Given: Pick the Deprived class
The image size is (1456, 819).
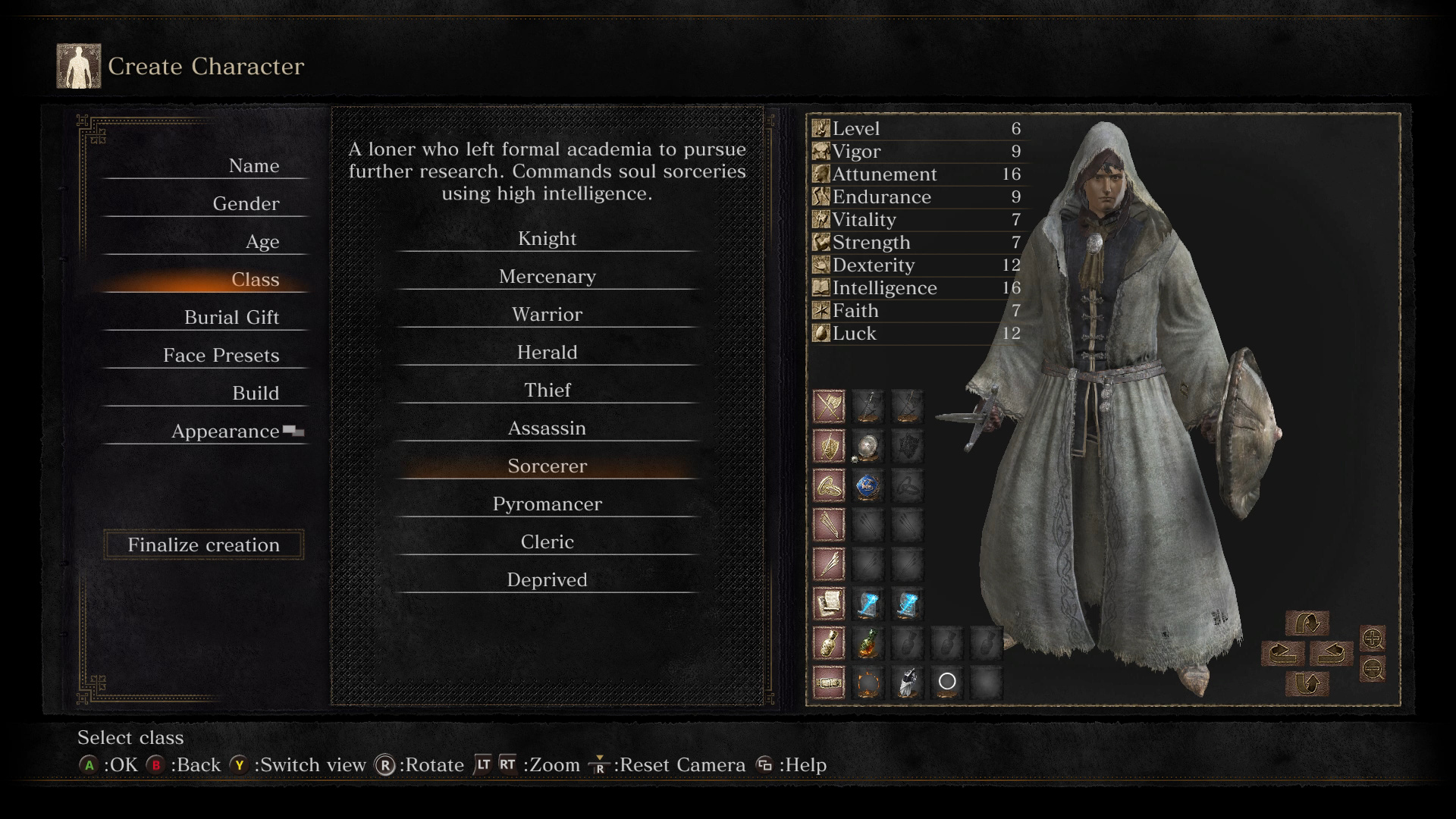Looking at the screenshot, I should point(547,580).
